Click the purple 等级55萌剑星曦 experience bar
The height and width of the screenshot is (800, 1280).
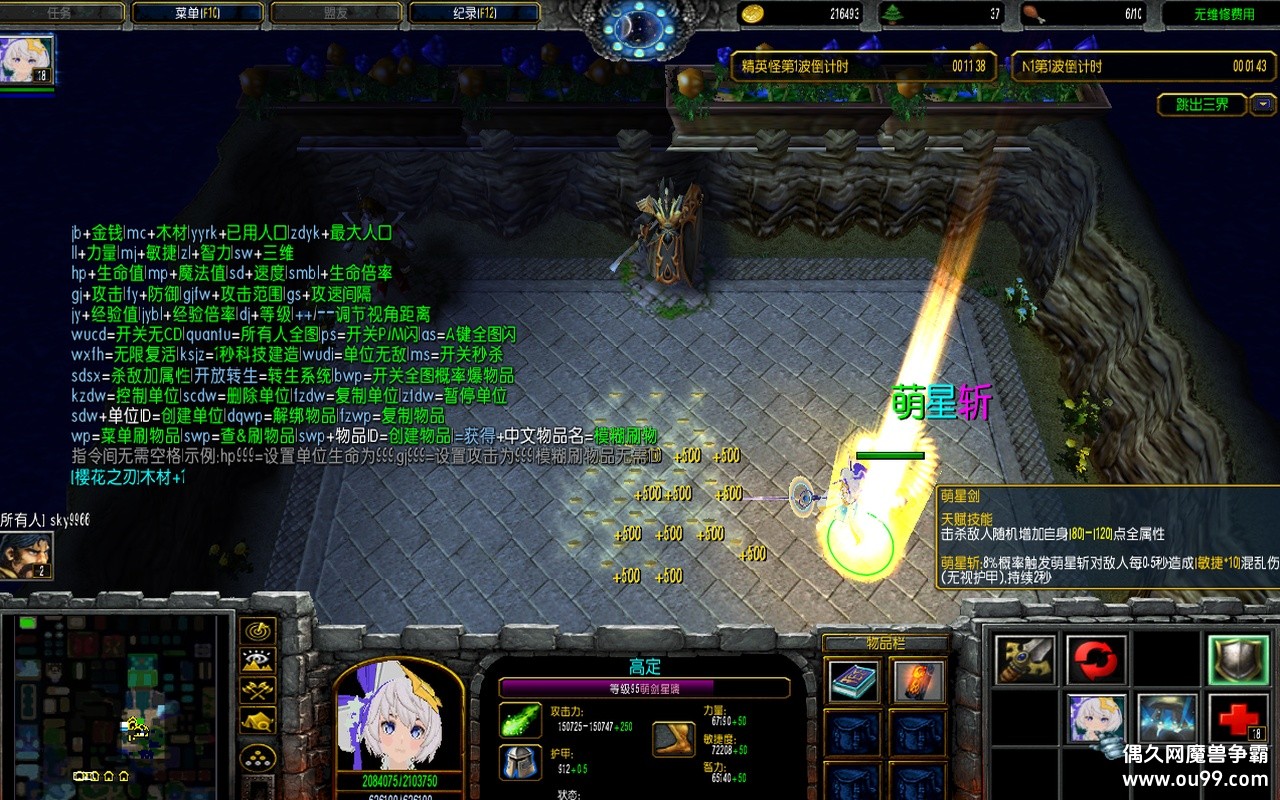pyautogui.click(x=645, y=686)
